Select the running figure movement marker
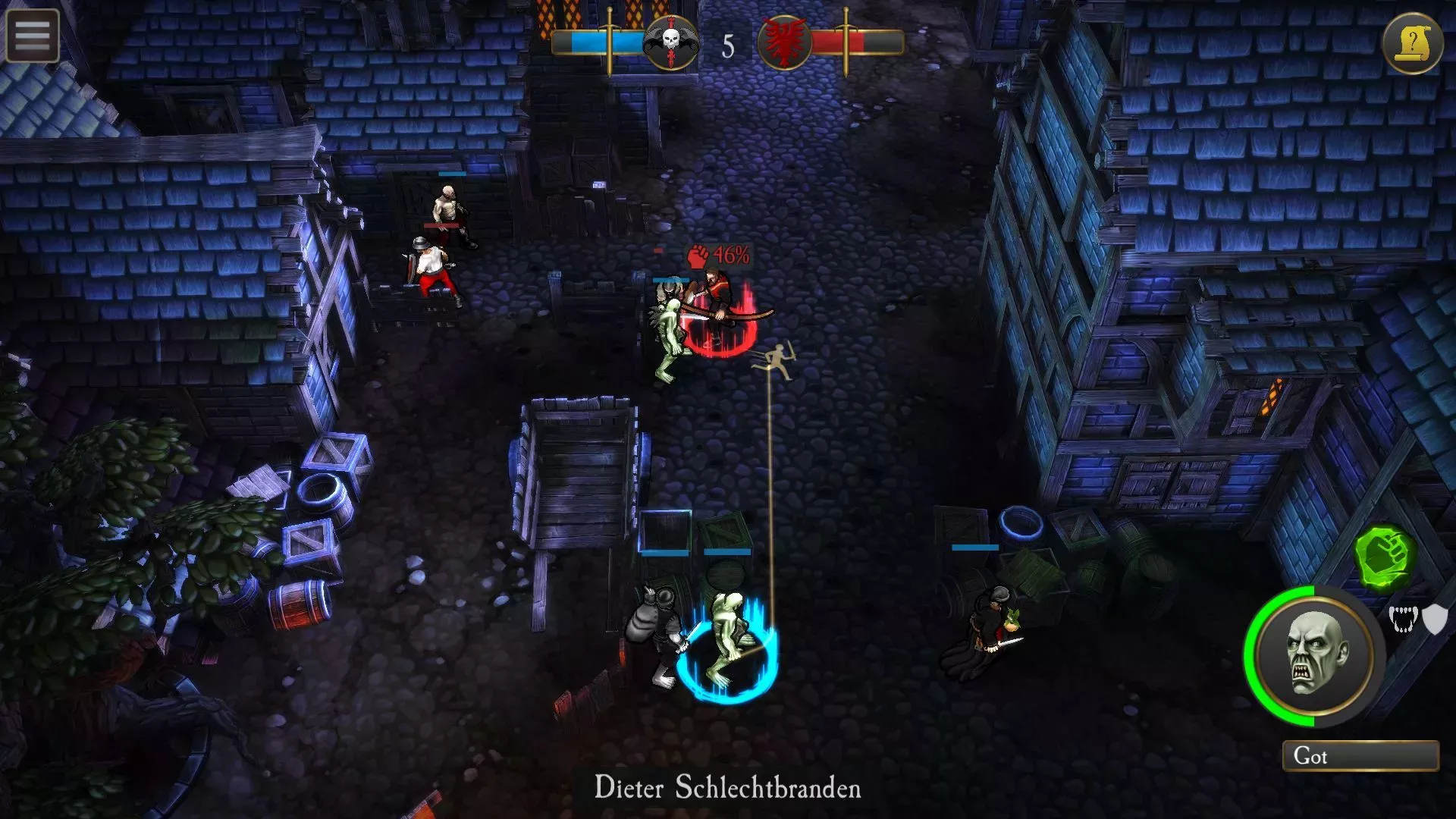The height and width of the screenshot is (819, 1456). [x=779, y=359]
